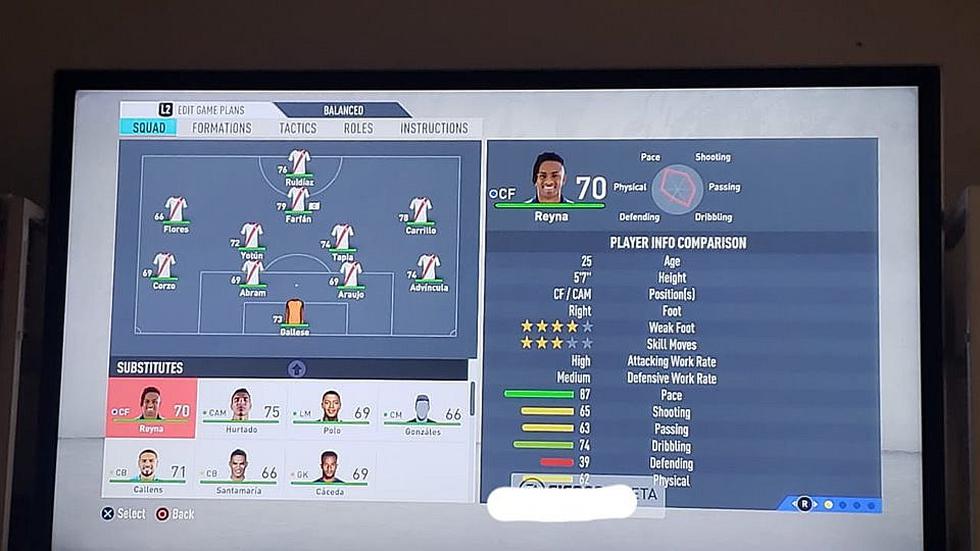Choose midfielder Yotún
The width and height of the screenshot is (980, 551).
click(x=252, y=238)
